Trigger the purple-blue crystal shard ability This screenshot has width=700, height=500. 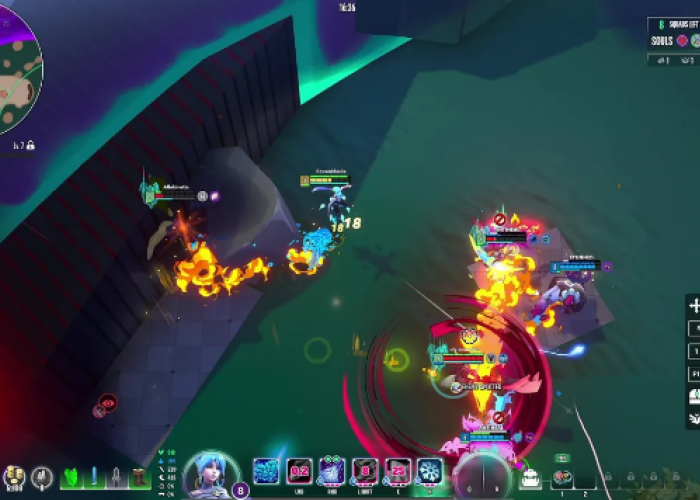coord(332,471)
